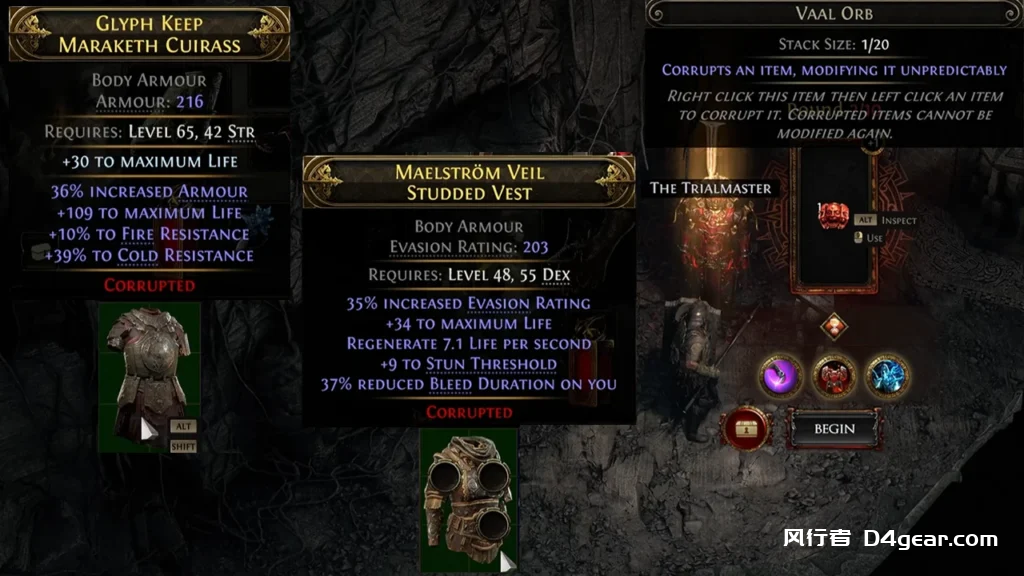Start the trial with the Begin button
The width and height of the screenshot is (1024, 576).
point(834,429)
